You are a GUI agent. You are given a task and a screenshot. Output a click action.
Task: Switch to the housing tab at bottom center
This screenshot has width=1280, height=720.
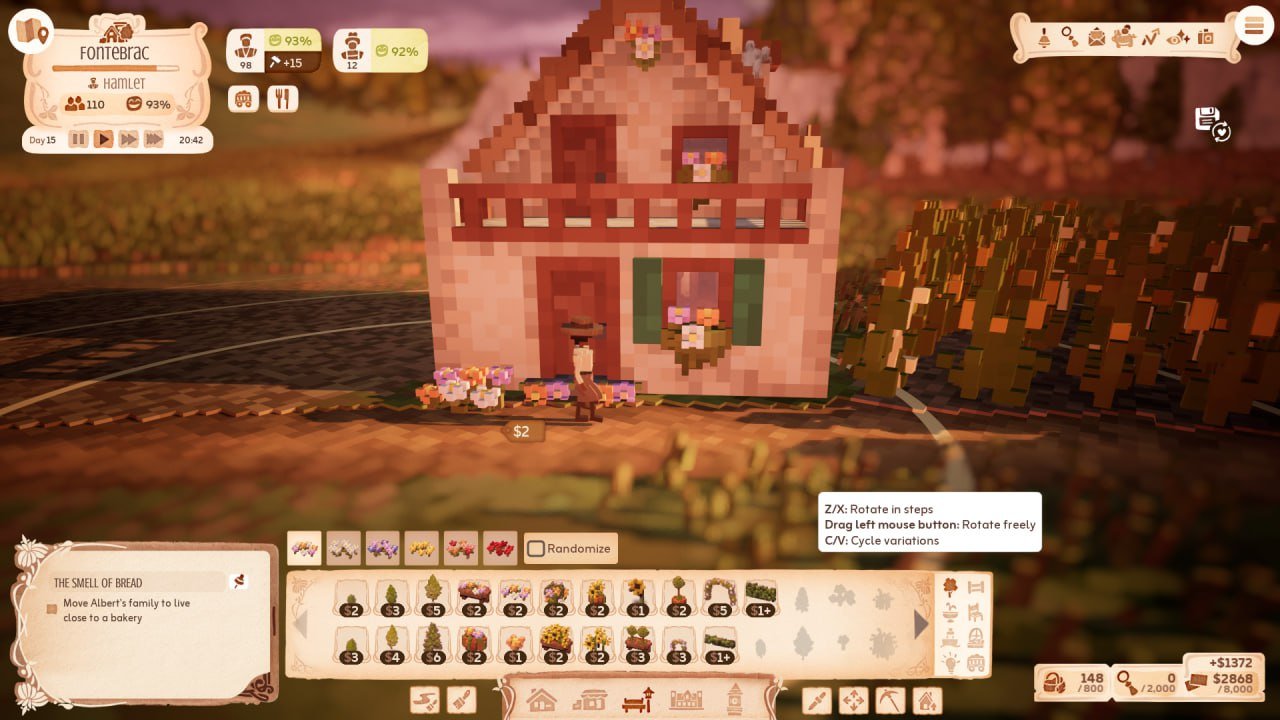click(x=541, y=698)
